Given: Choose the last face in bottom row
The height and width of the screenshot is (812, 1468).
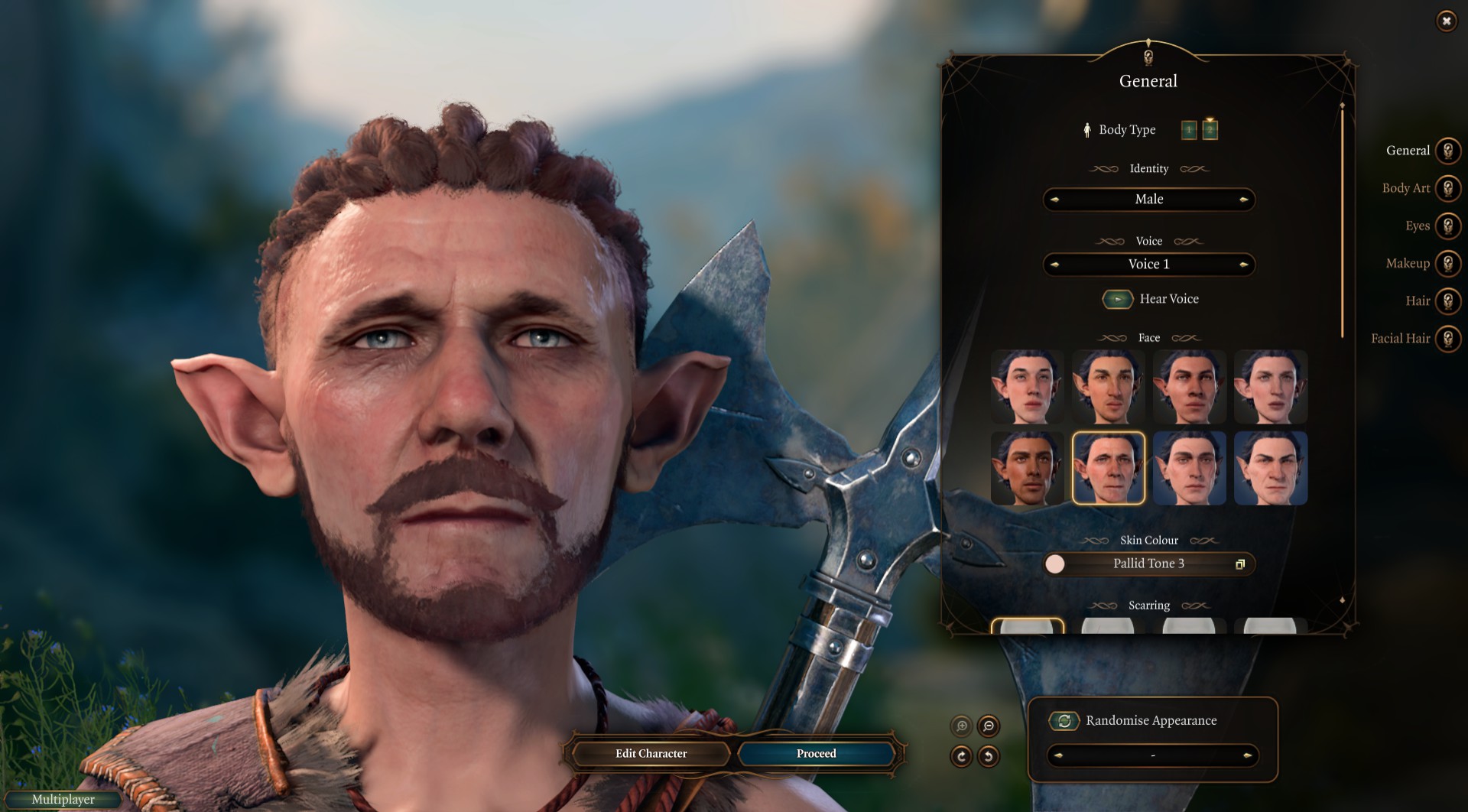Looking at the screenshot, I should pyautogui.click(x=1270, y=468).
